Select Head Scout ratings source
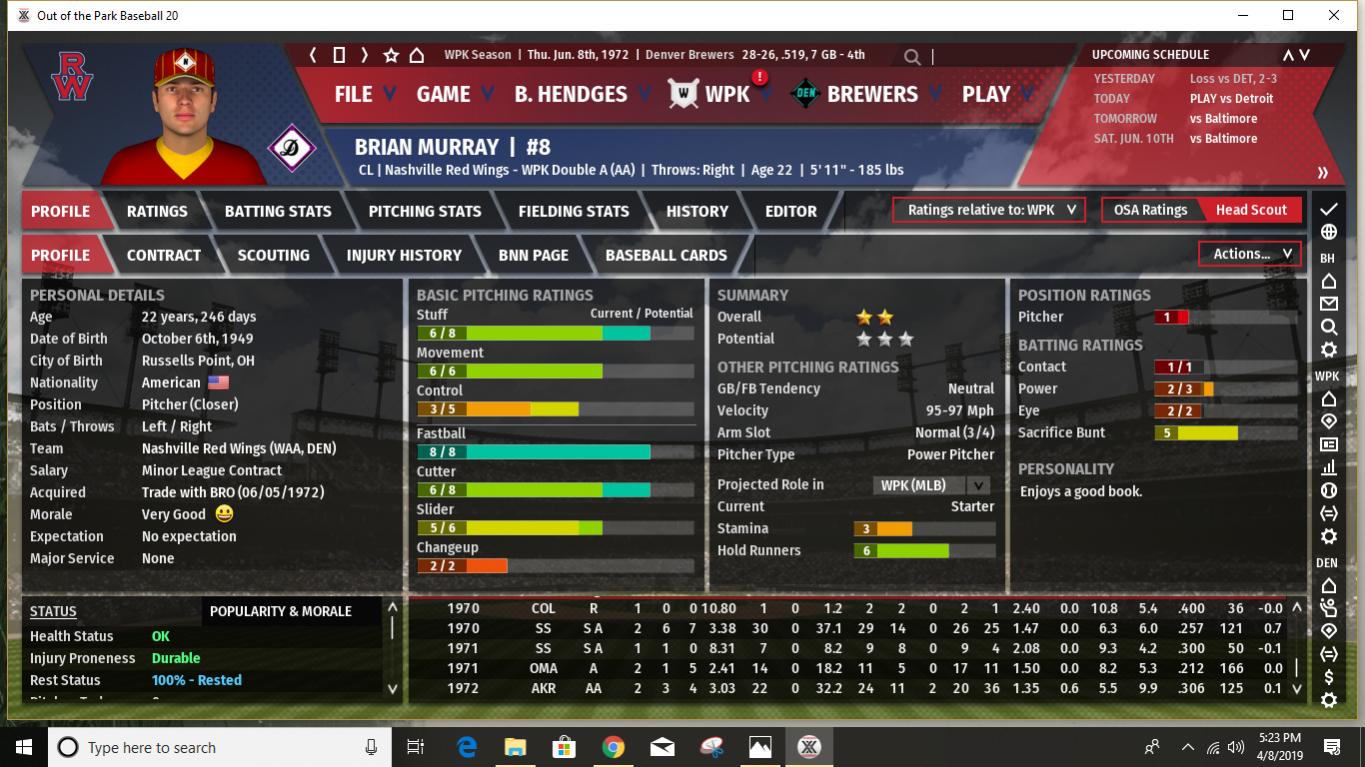1365x767 pixels. 1251,210
